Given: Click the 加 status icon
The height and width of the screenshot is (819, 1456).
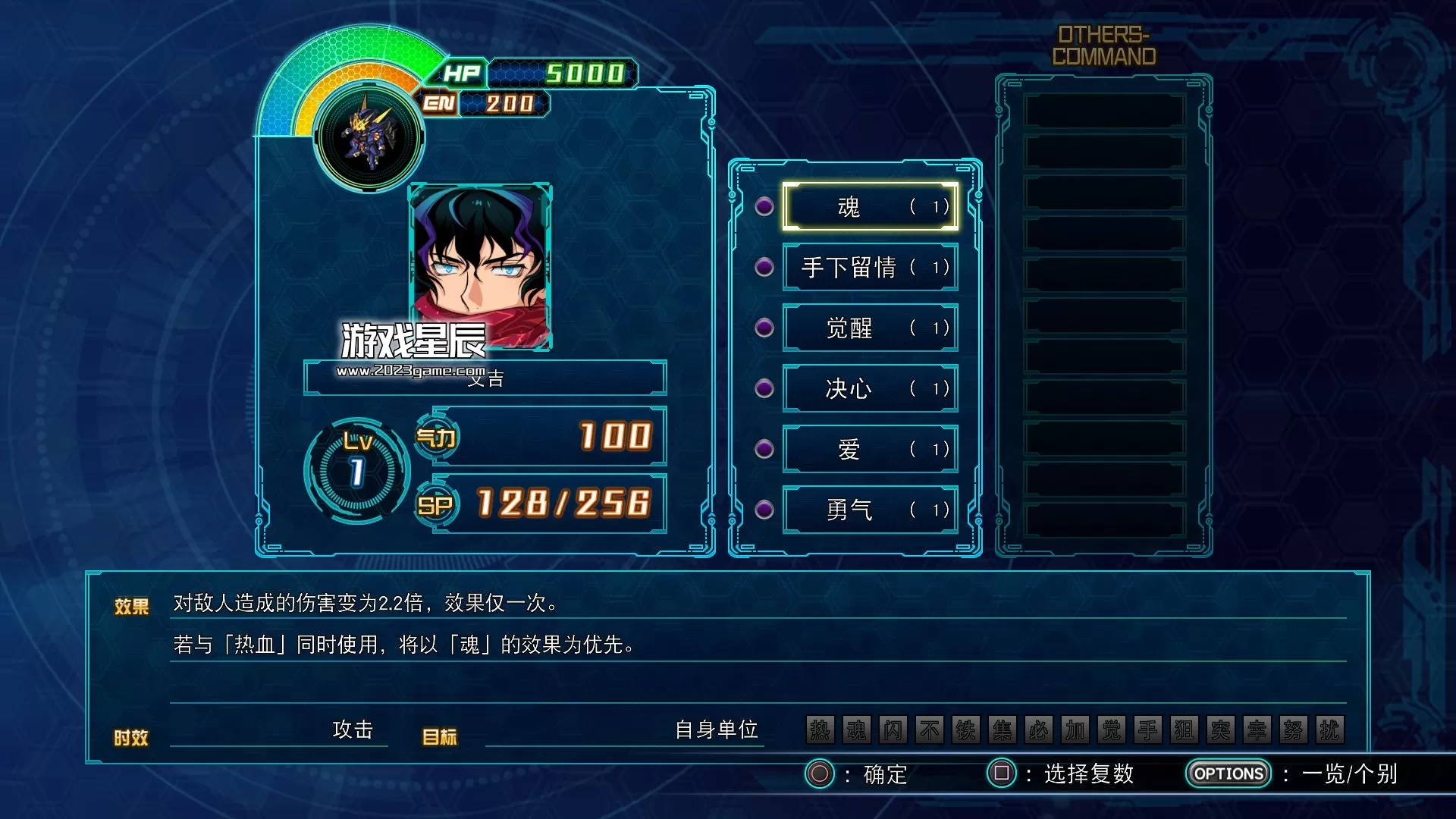Looking at the screenshot, I should click(x=1075, y=730).
